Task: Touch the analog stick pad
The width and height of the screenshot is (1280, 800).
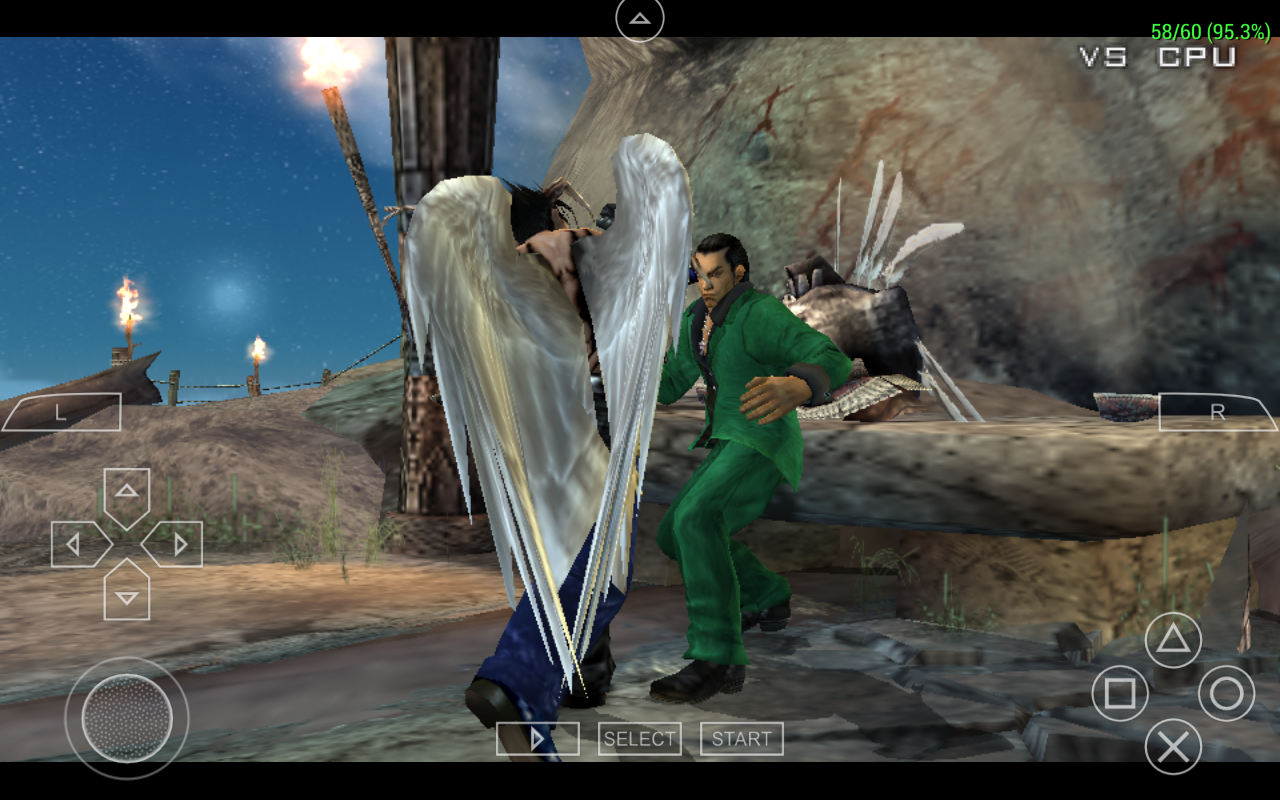Action: click(x=127, y=718)
